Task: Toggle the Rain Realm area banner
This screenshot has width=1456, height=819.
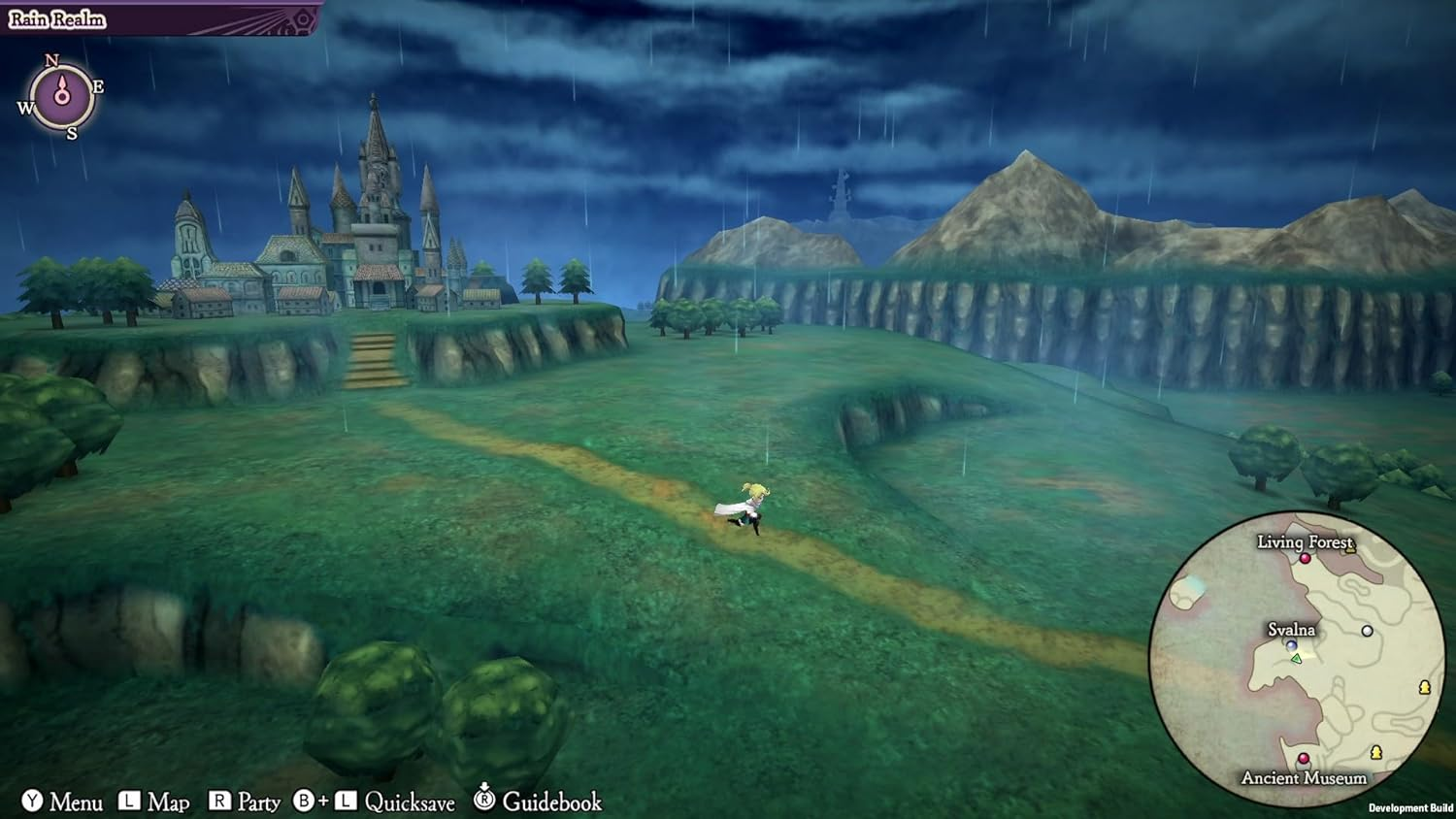Action: (x=58, y=17)
